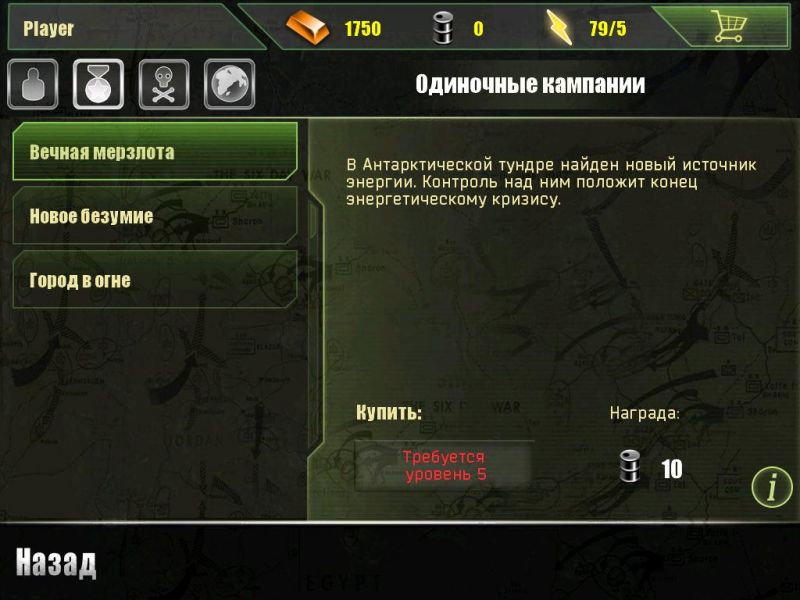Image resolution: width=800 pixels, height=600 pixels.
Task: Switch to the globe tab
Action: [x=229, y=85]
